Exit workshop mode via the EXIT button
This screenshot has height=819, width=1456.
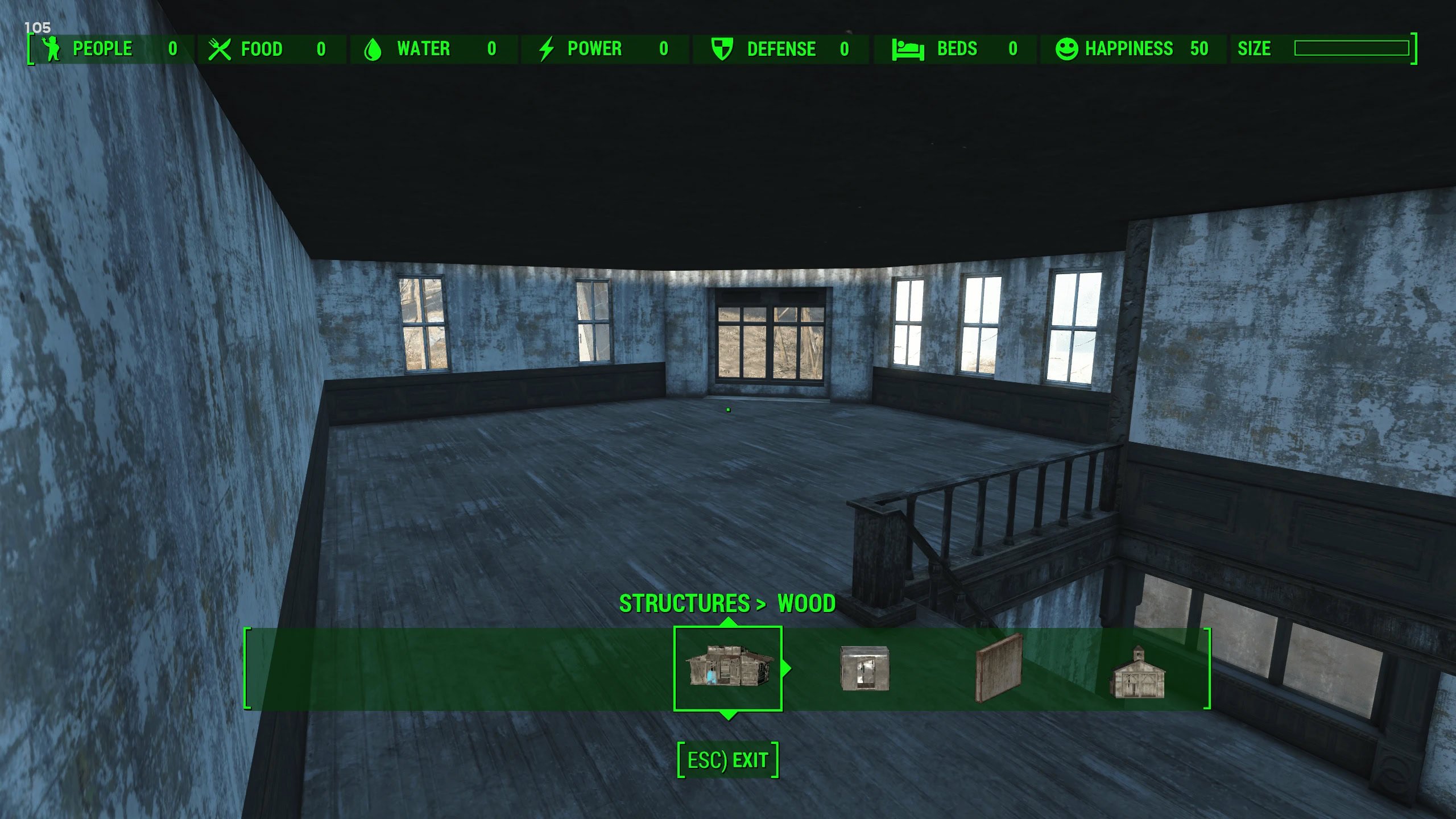click(x=728, y=760)
